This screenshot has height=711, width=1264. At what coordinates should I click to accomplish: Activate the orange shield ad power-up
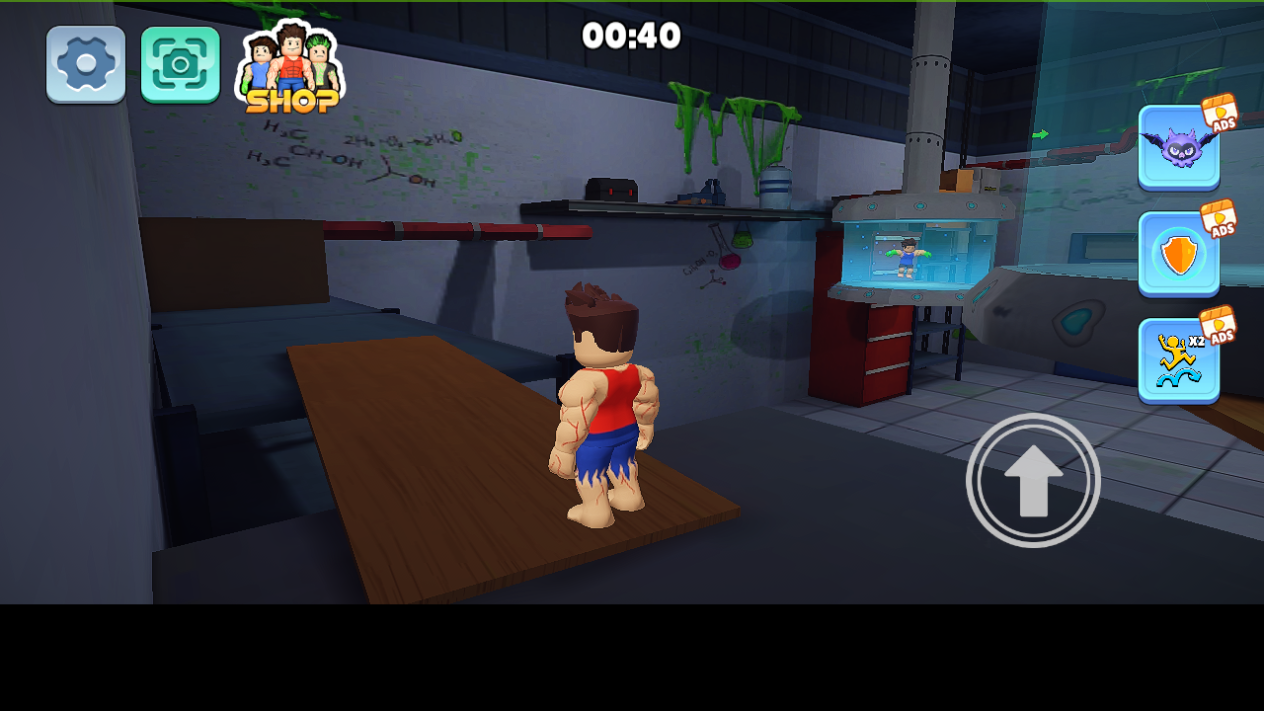point(1178,255)
